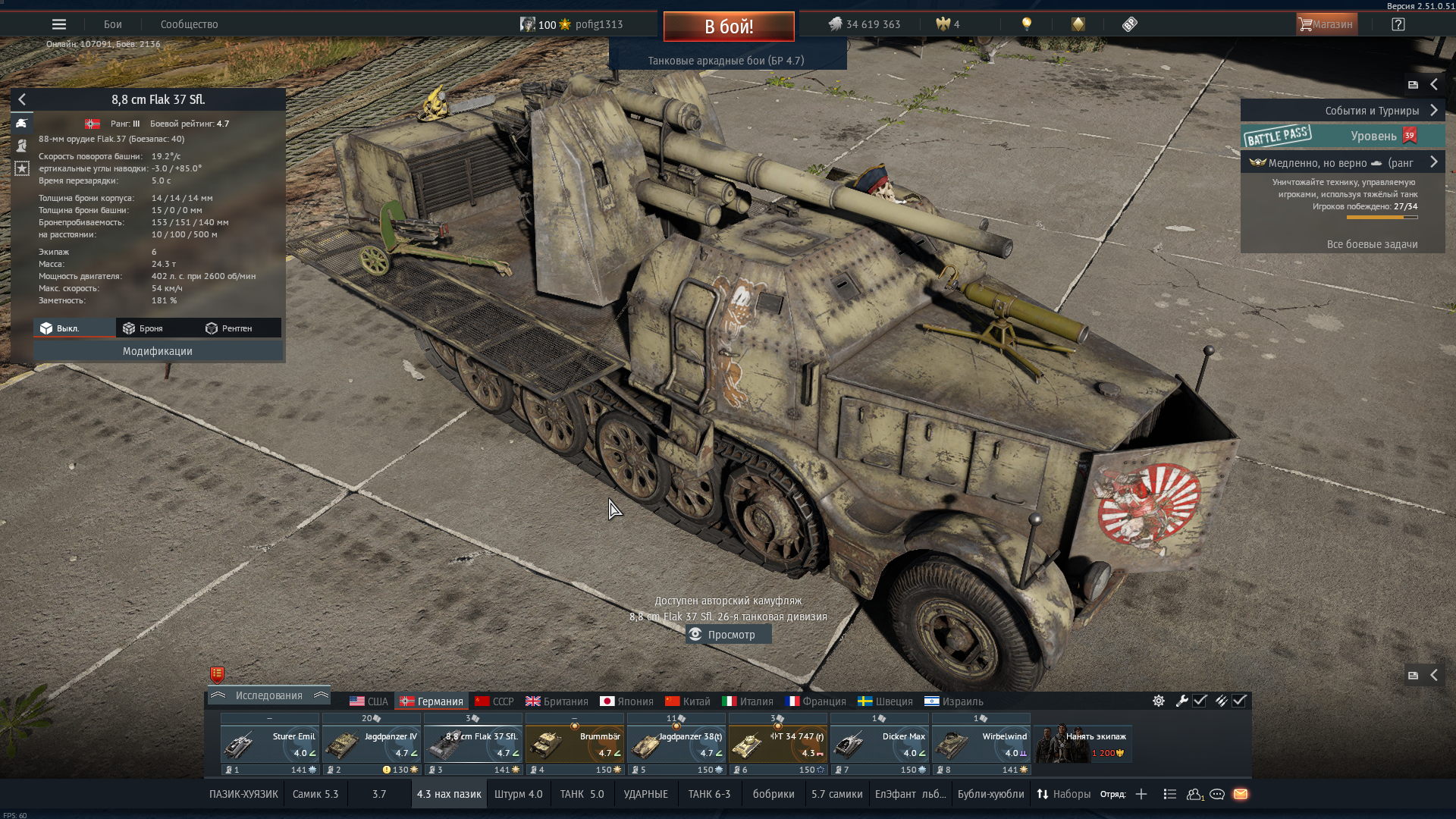1456x819 pixels.
Task: Switch to the Рентген x-ray view
Action: tap(229, 328)
